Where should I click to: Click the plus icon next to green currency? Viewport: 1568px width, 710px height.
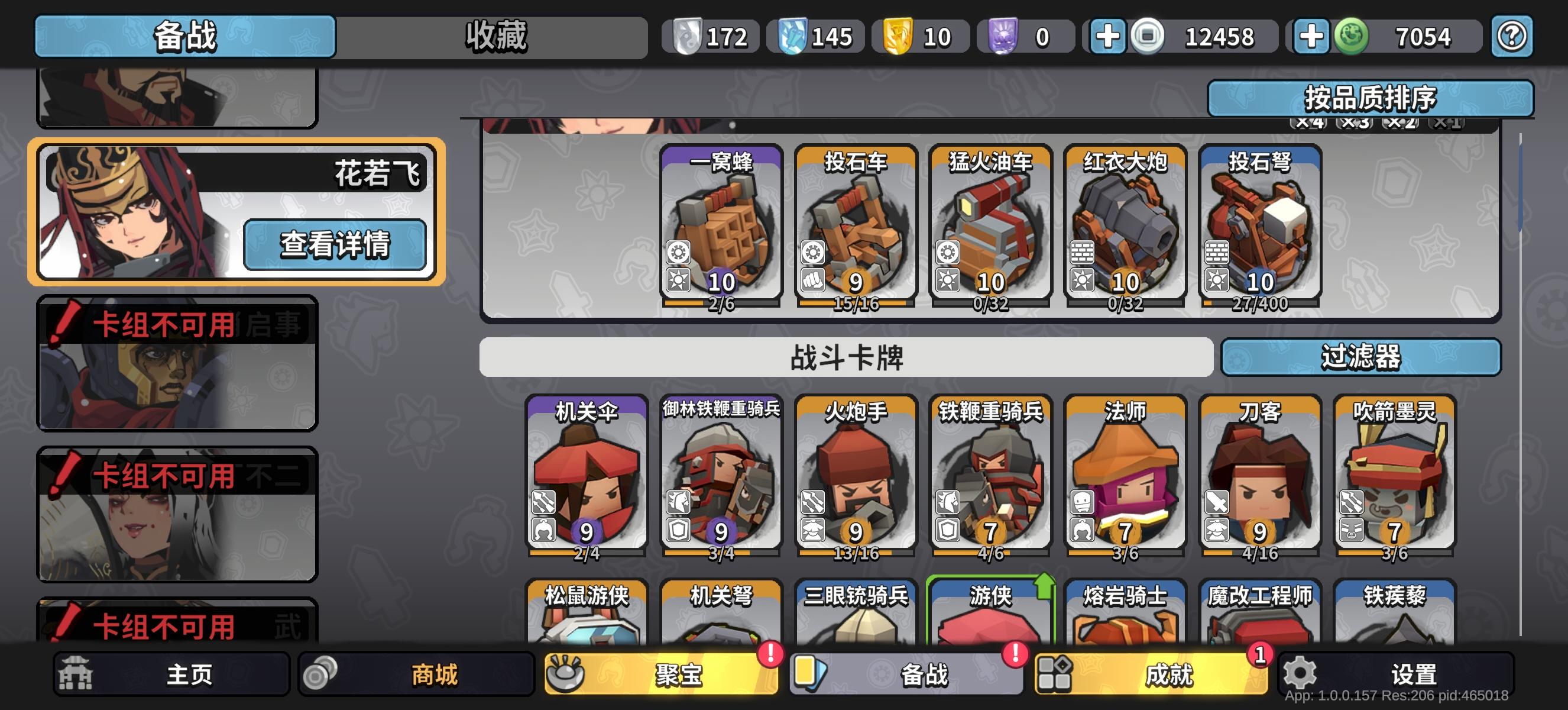(x=1313, y=37)
